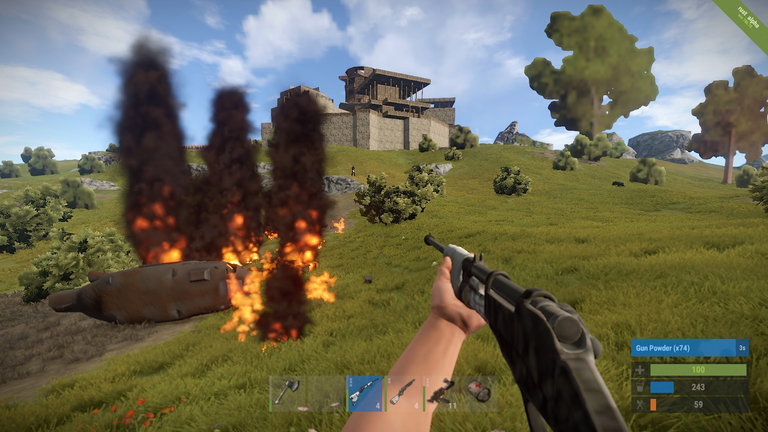Select the red-cross medkit slot
The height and width of the screenshot is (432, 768).
[x=479, y=393]
